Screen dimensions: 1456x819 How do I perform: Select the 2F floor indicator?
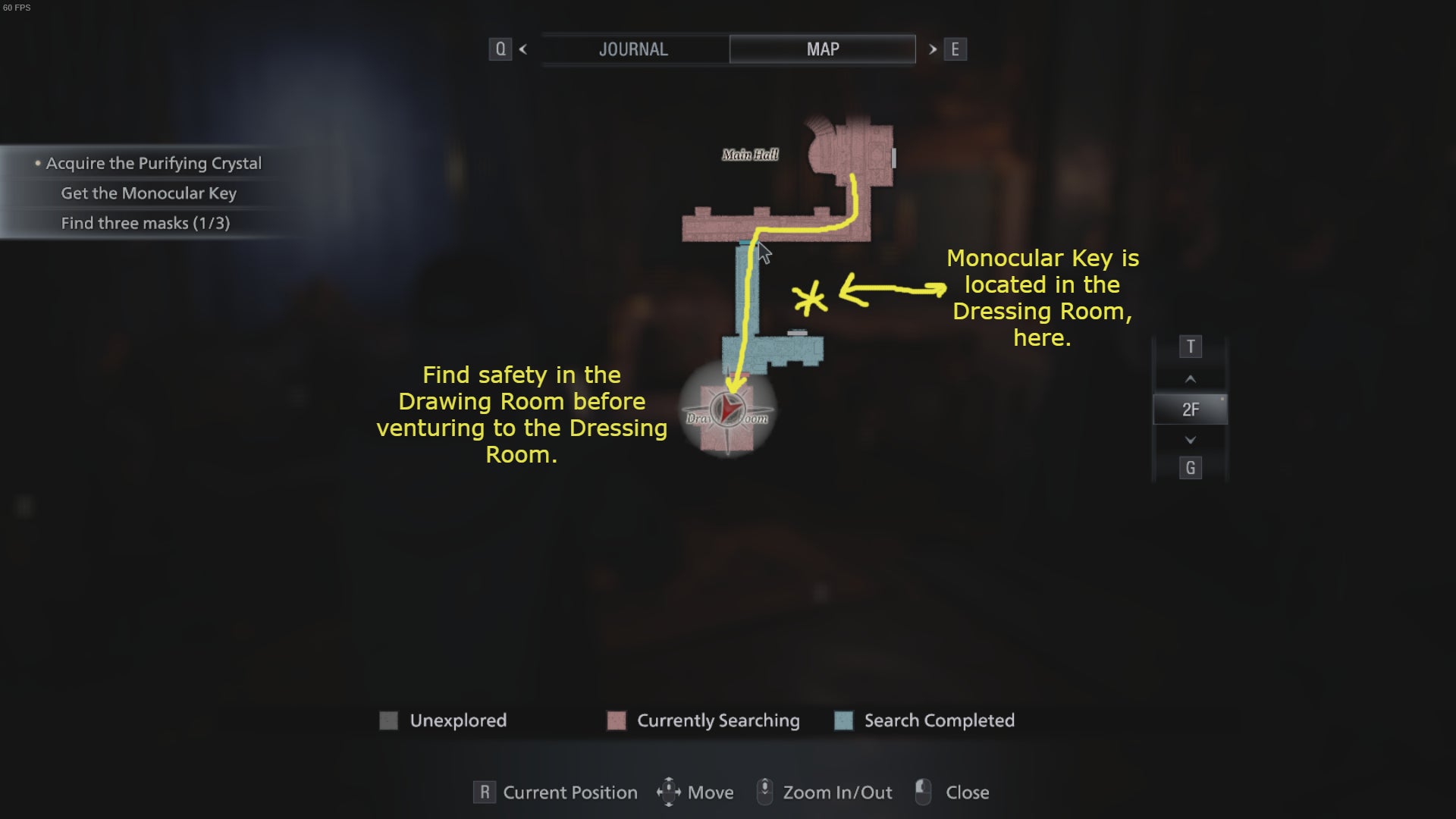(x=1191, y=409)
